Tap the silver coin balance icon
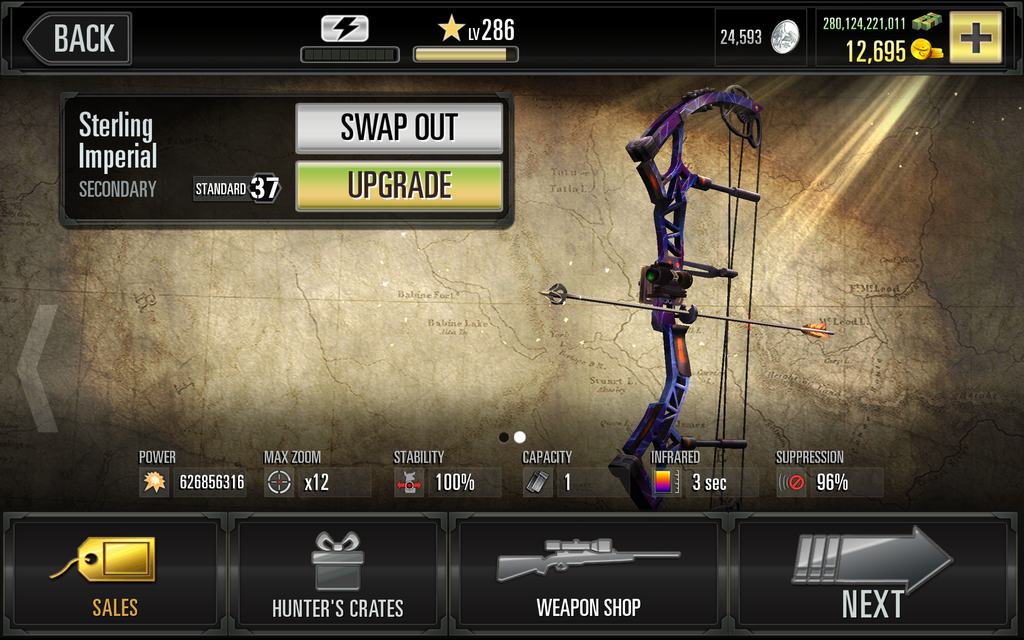Screen dimensions: 1024x640 [785, 38]
